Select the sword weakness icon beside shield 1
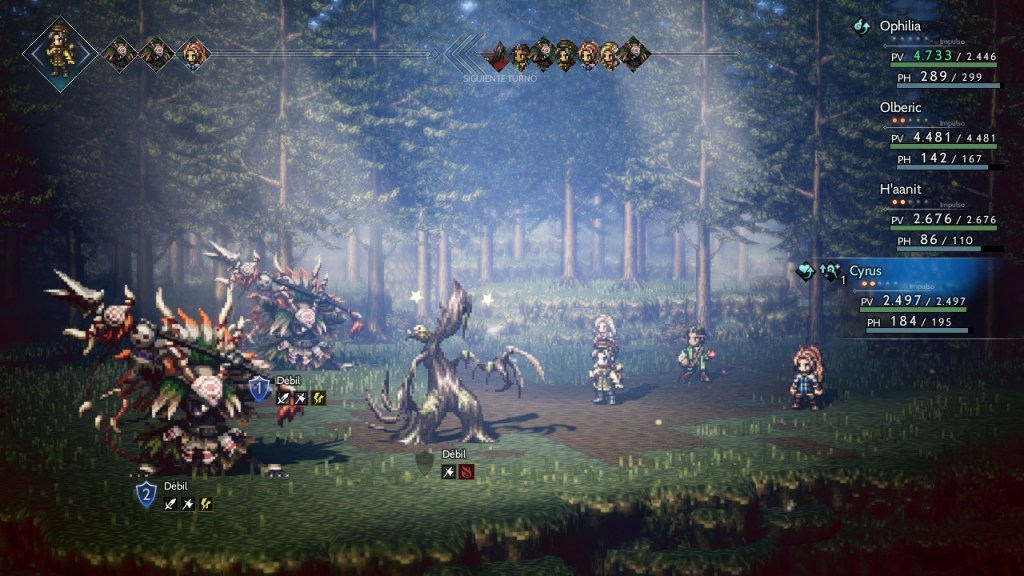The width and height of the screenshot is (1024, 576). [x=284, y=398]
